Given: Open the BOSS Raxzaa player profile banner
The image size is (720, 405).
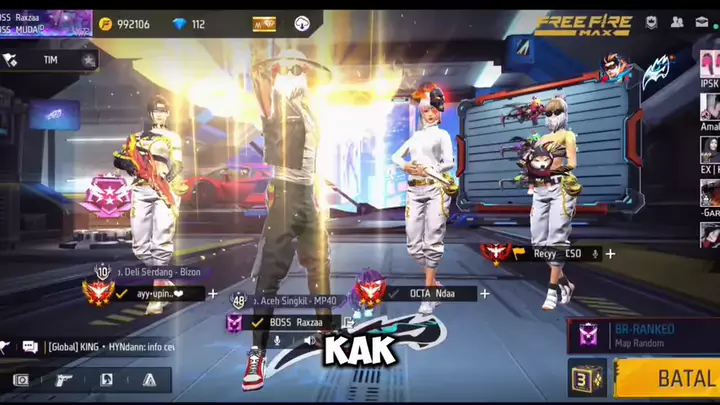Looking at the screenshot, I should point(46,23).
